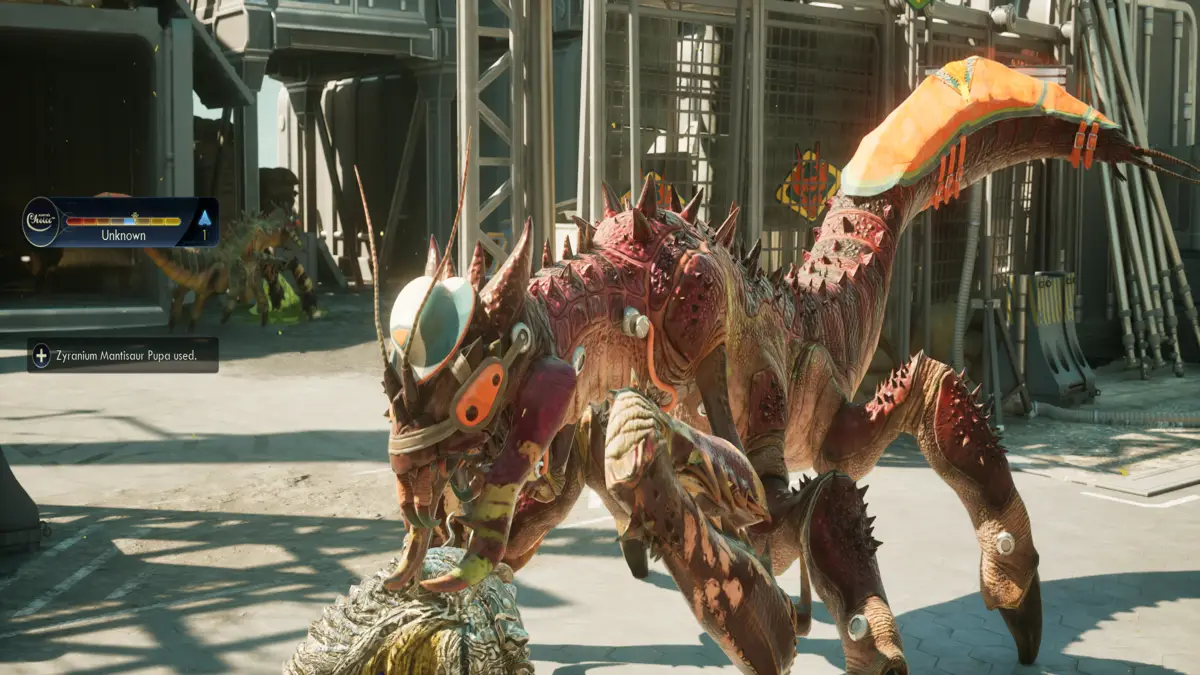Select the blue arrow rank icon

click(x=204, y=217)
